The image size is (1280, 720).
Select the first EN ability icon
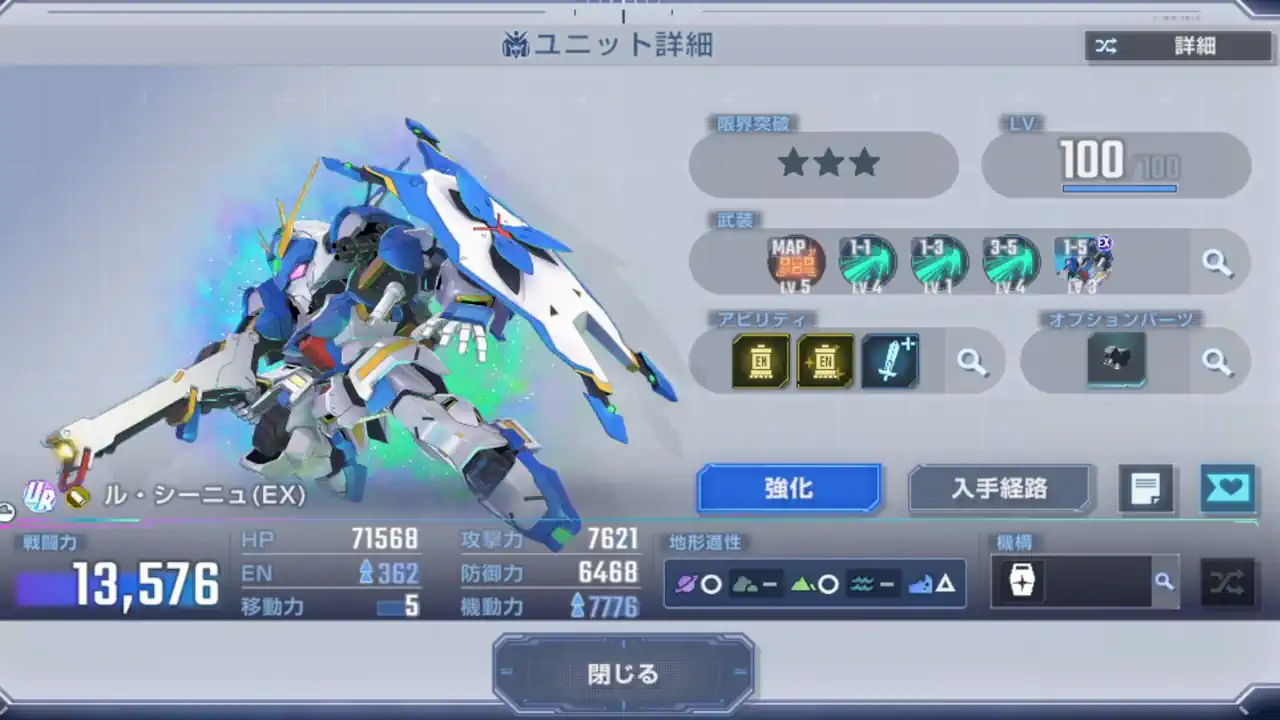(x=760, y=361)
